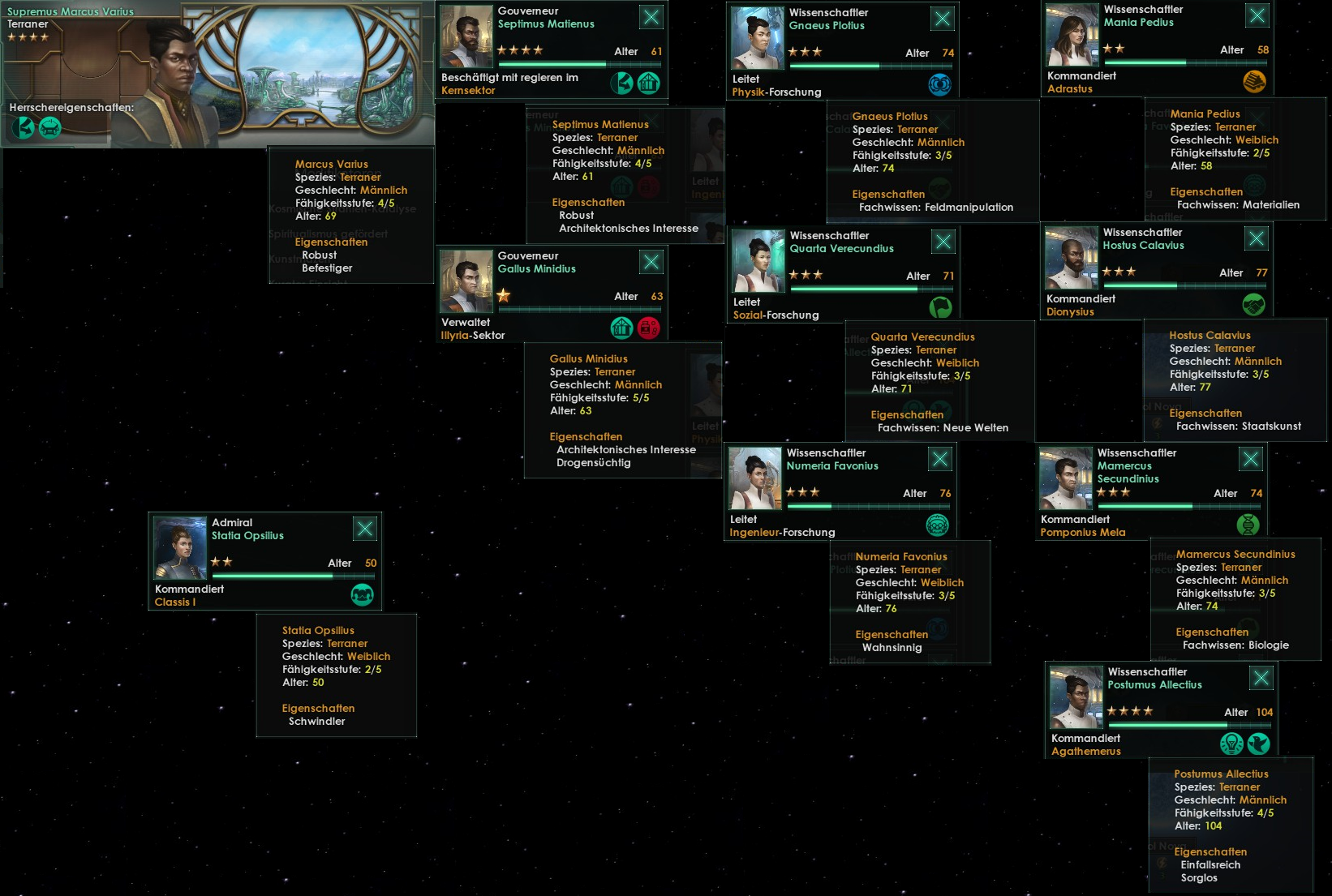Jump to ship Adrastus
Screen dimensions: 1332x896
tap(1069, 89)
